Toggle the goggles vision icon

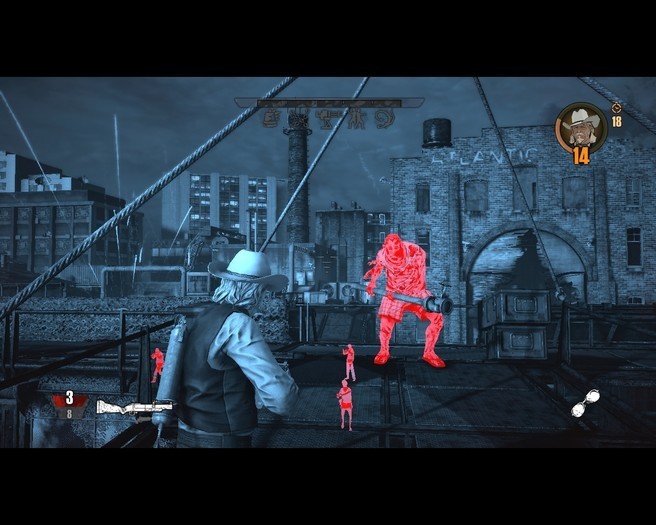585,402
